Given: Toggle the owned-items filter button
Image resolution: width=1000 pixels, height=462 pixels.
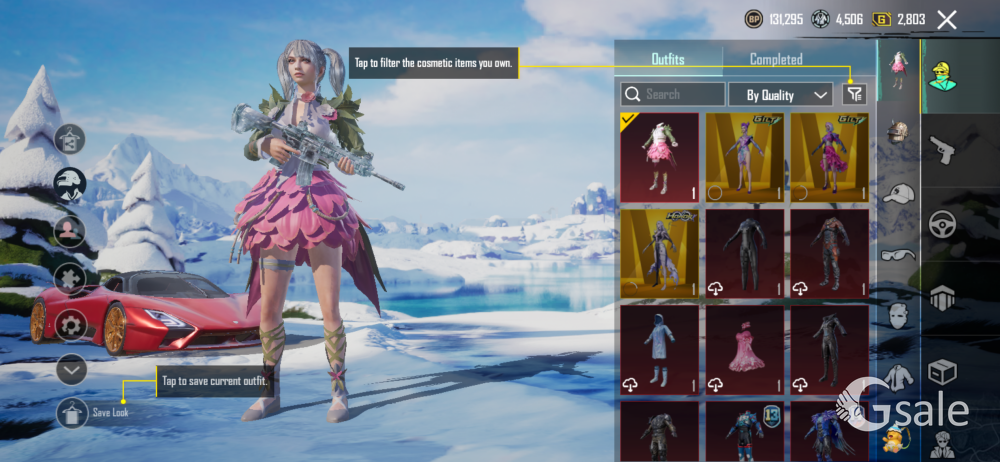Looking at the screenshot, I should point(854,94).
